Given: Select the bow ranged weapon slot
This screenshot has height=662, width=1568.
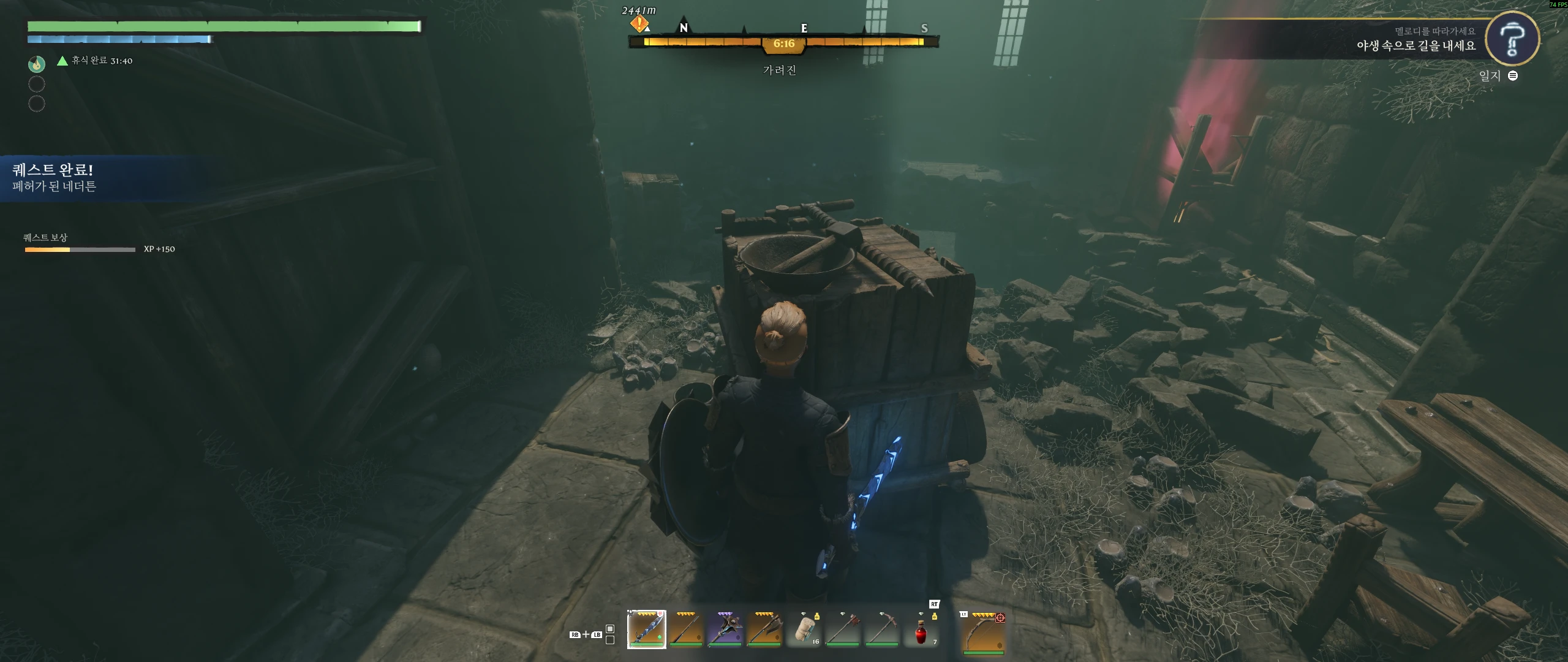Looking at the screenshot, I should (x=983, y=631).
